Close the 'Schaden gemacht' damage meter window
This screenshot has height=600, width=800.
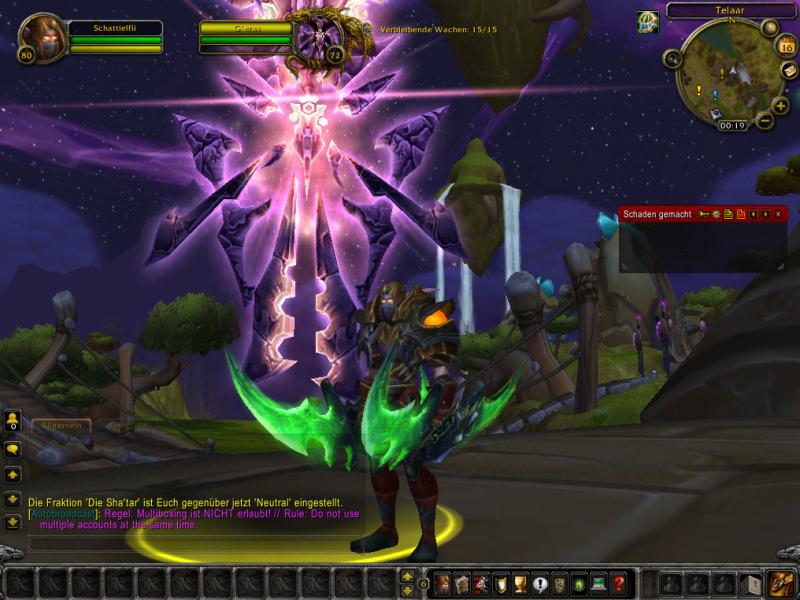pos(778,214)
